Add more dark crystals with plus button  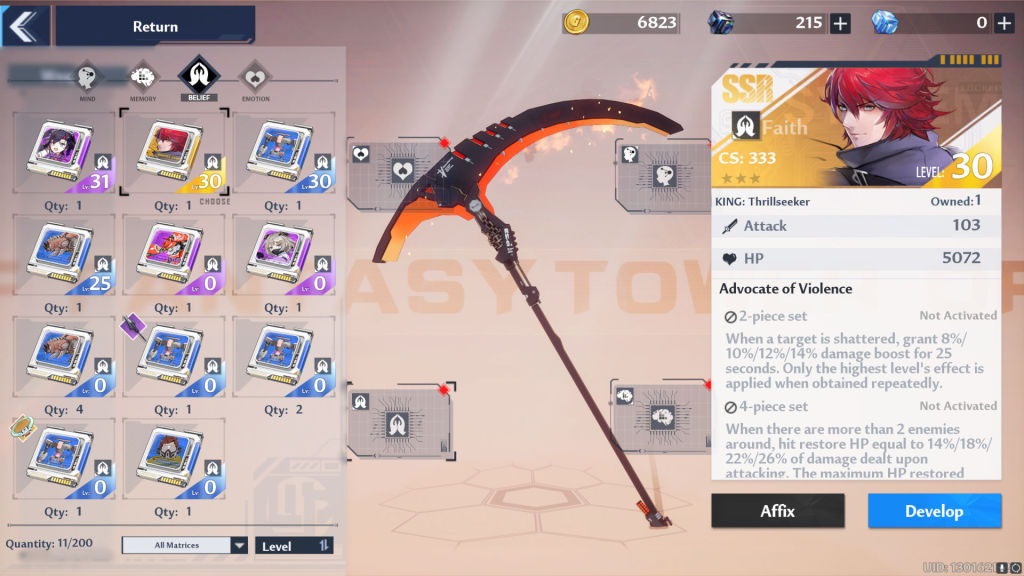(840, 23)
